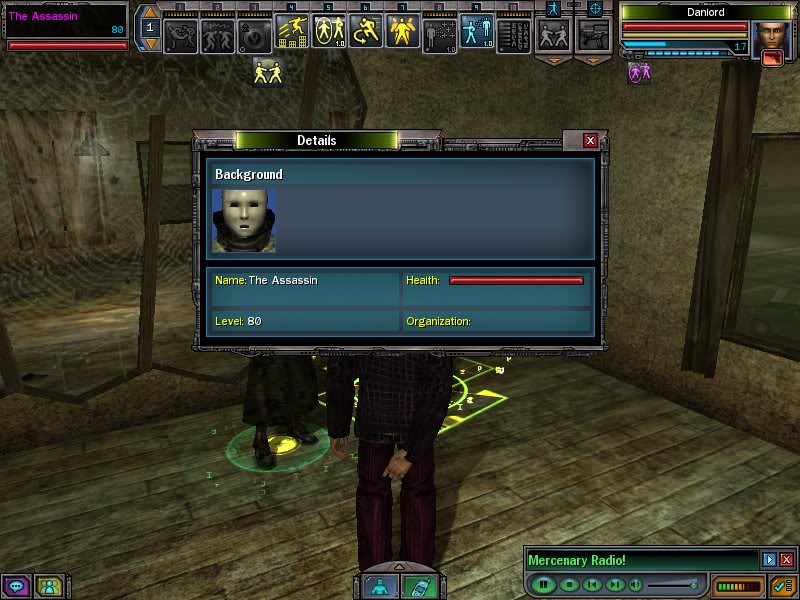800x600 pixels.
Task: Open the chat speech-bubble button
Action: [x=15, y=586]
